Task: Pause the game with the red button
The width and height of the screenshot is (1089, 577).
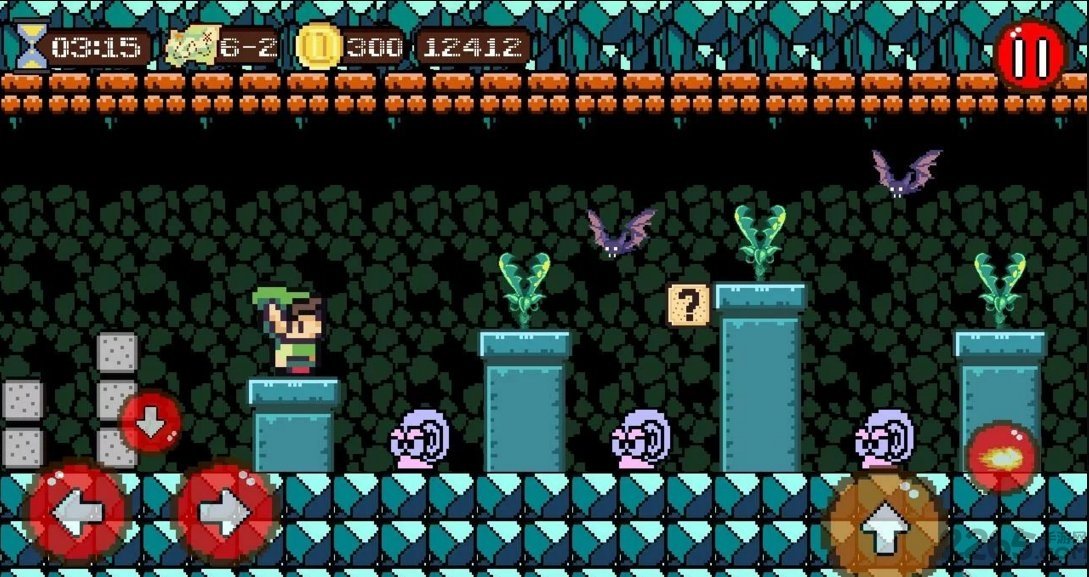Action: pyautogui.click(x=1030, y=54)
